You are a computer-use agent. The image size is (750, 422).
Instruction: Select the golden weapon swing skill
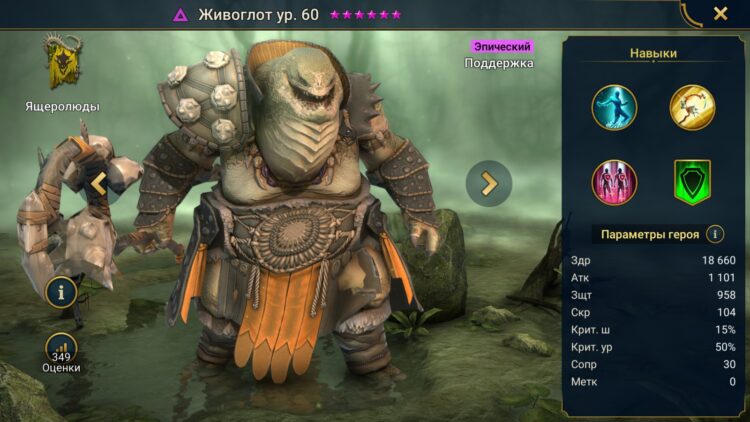coord(692,107)
